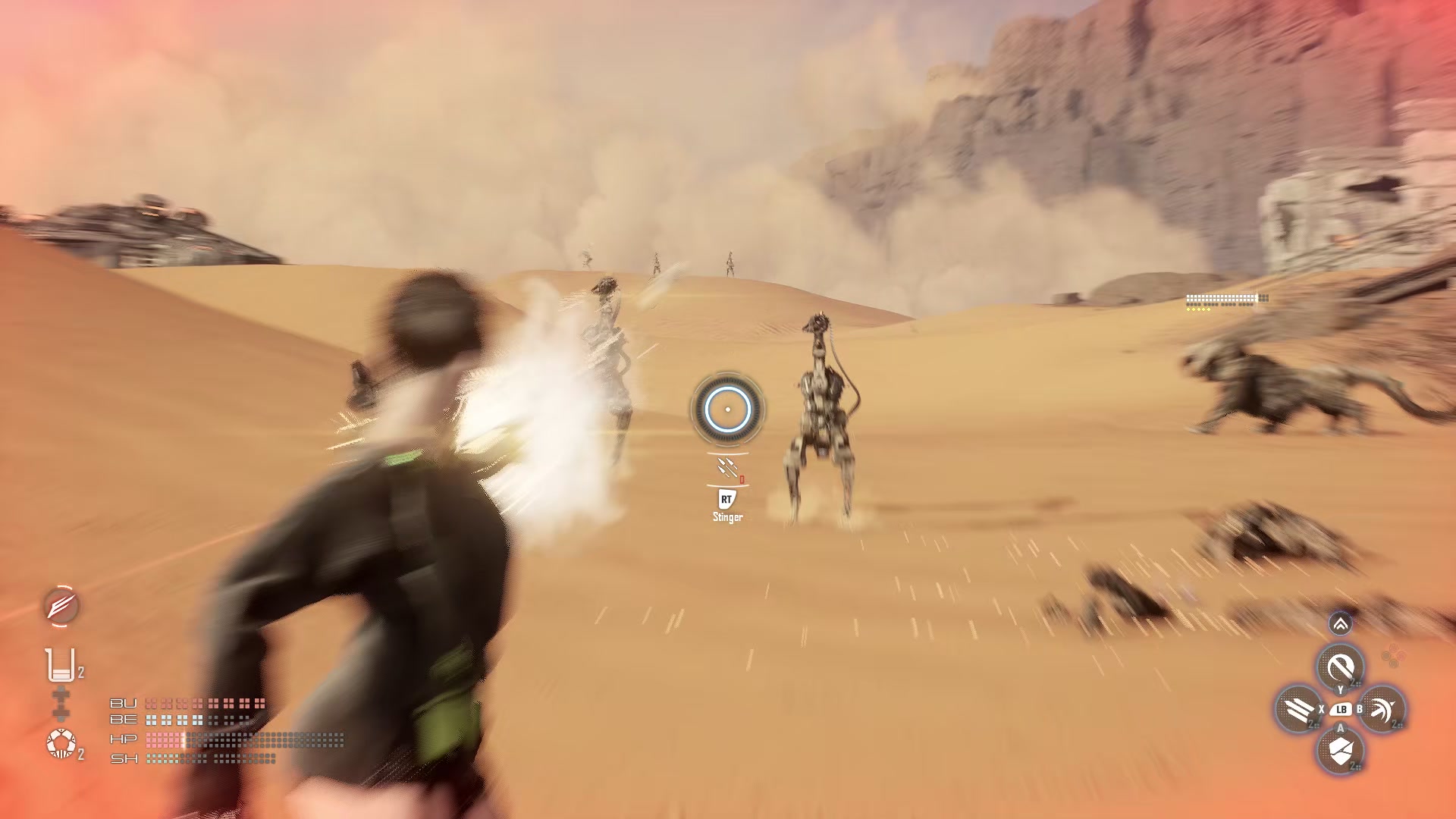Click the red ammo indicator beside the missiles
This screenshot has width=1456, height=819.
click(740, 479)
